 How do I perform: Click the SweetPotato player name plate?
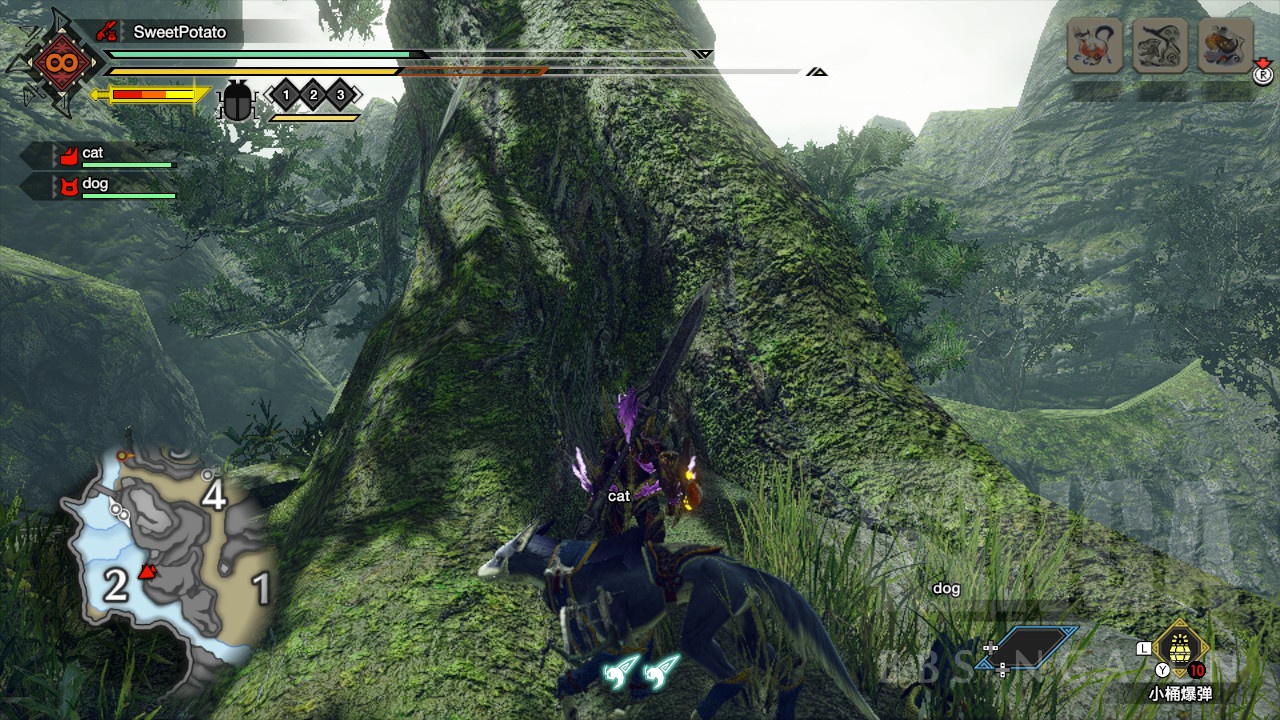(180, 32)
